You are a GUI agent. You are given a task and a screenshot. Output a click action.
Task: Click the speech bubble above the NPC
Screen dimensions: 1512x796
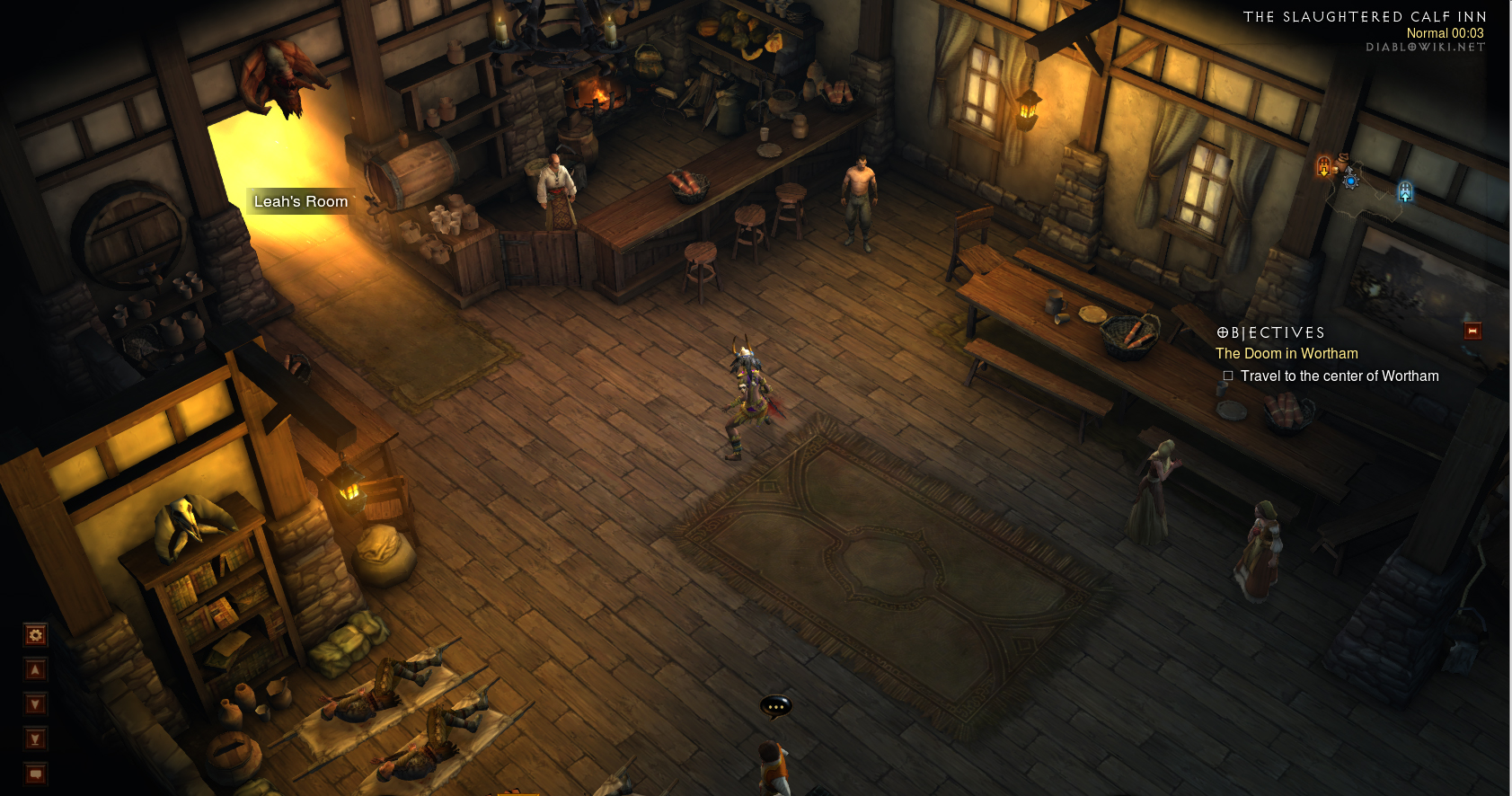(x=775, y=707)
